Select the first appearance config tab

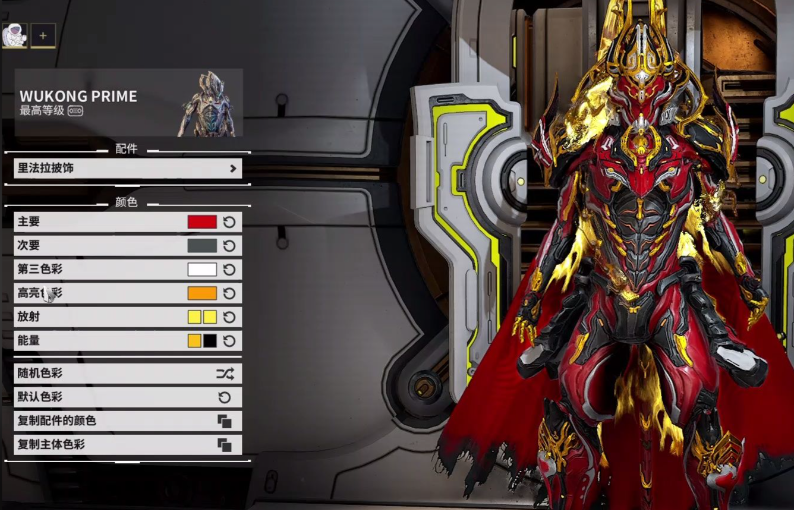pyautogui.click(x=14, y=36)
